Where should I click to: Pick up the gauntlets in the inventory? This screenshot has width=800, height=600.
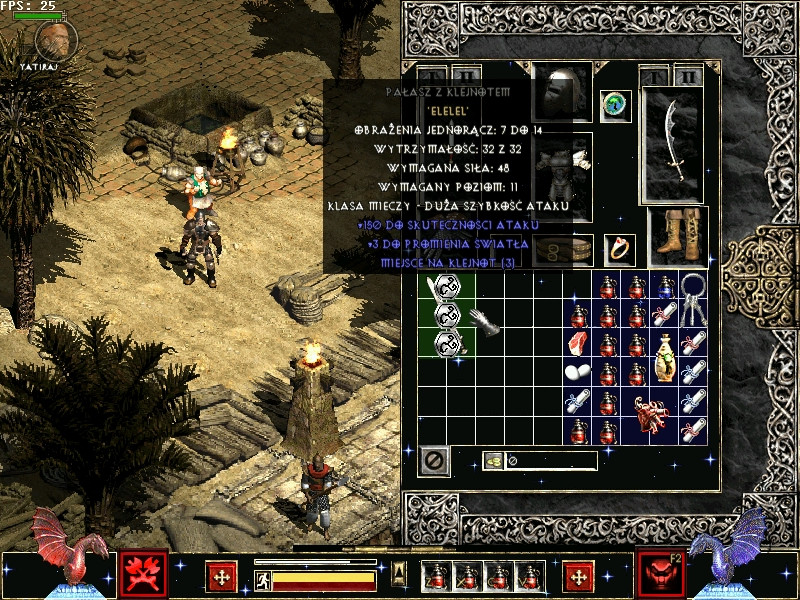486,323
